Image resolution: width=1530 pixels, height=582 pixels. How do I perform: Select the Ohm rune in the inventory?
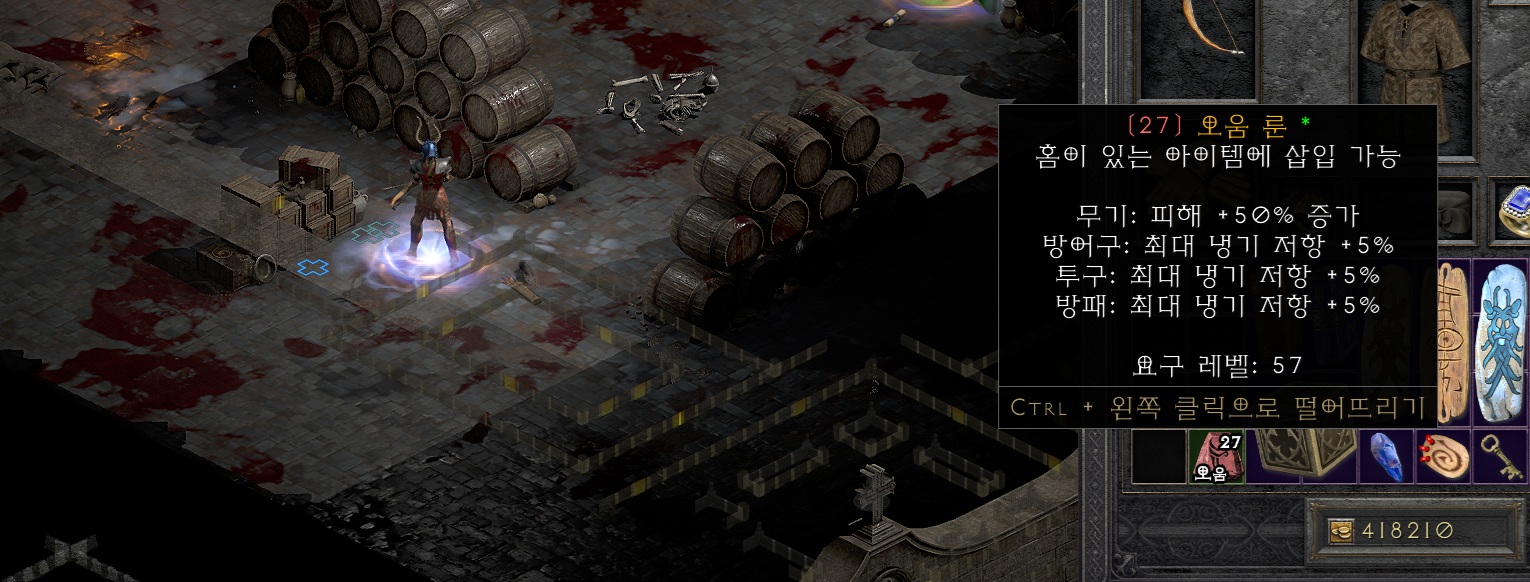point(1214,456)
